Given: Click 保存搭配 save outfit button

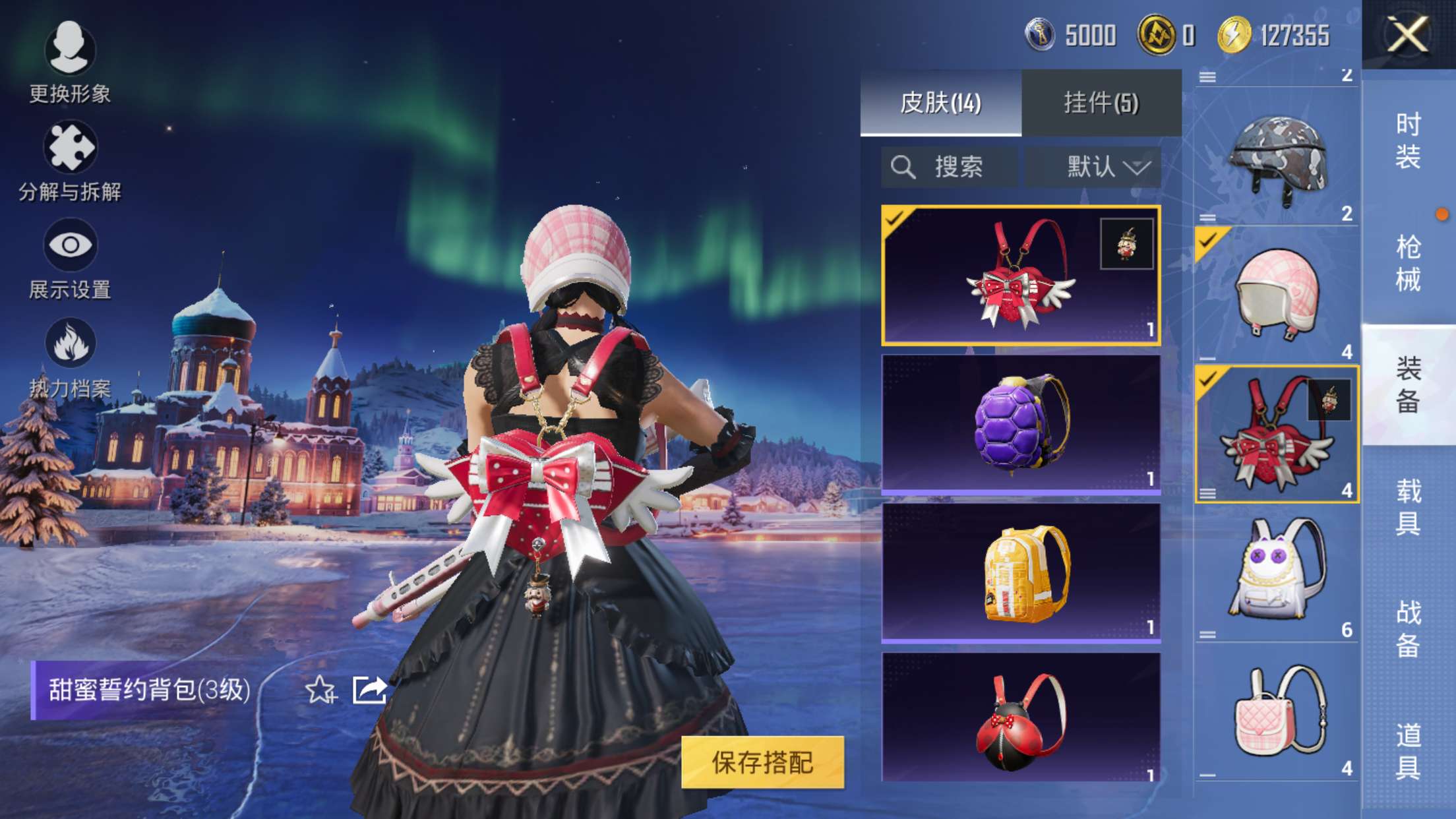Looking at the screenshot, I should [x=762, y=762].
